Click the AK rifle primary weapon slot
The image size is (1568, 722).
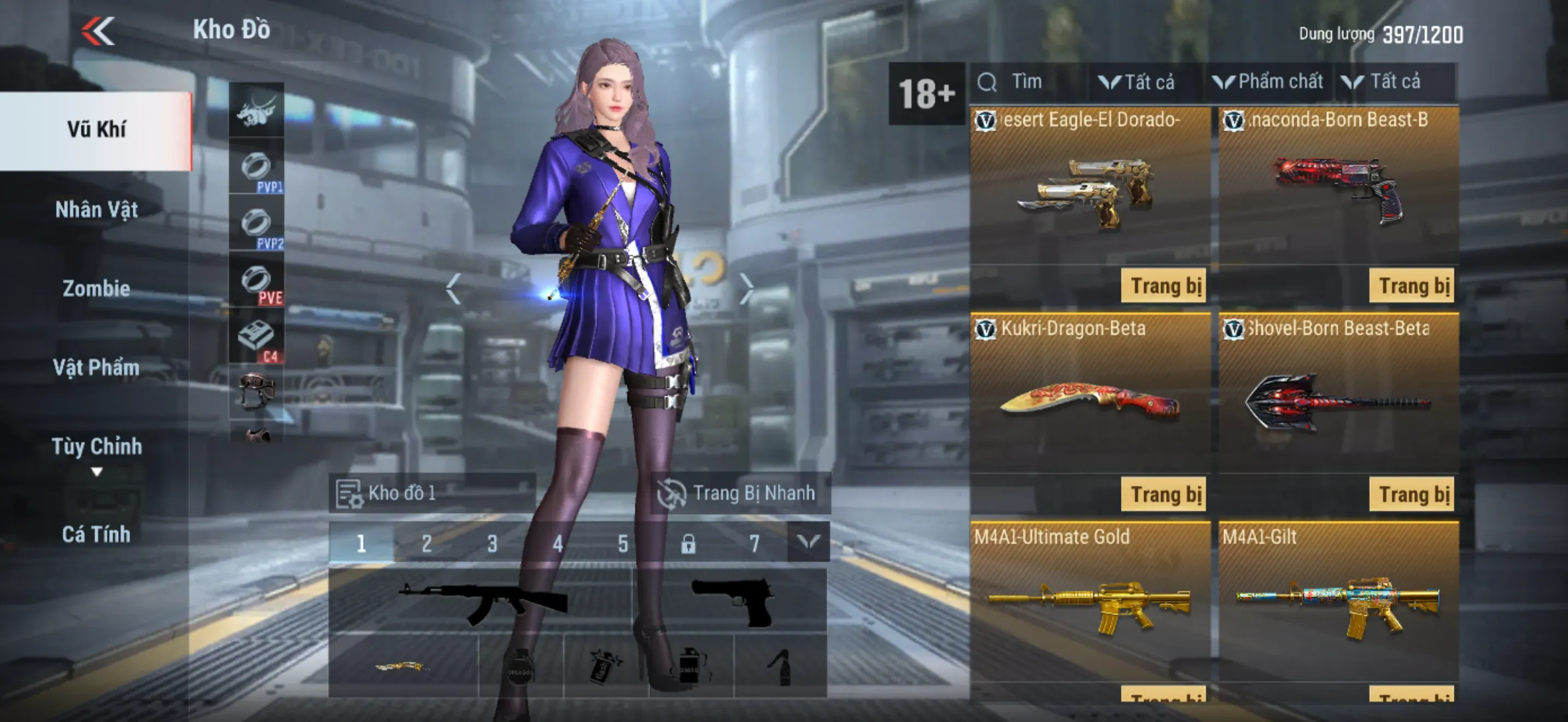481,601
